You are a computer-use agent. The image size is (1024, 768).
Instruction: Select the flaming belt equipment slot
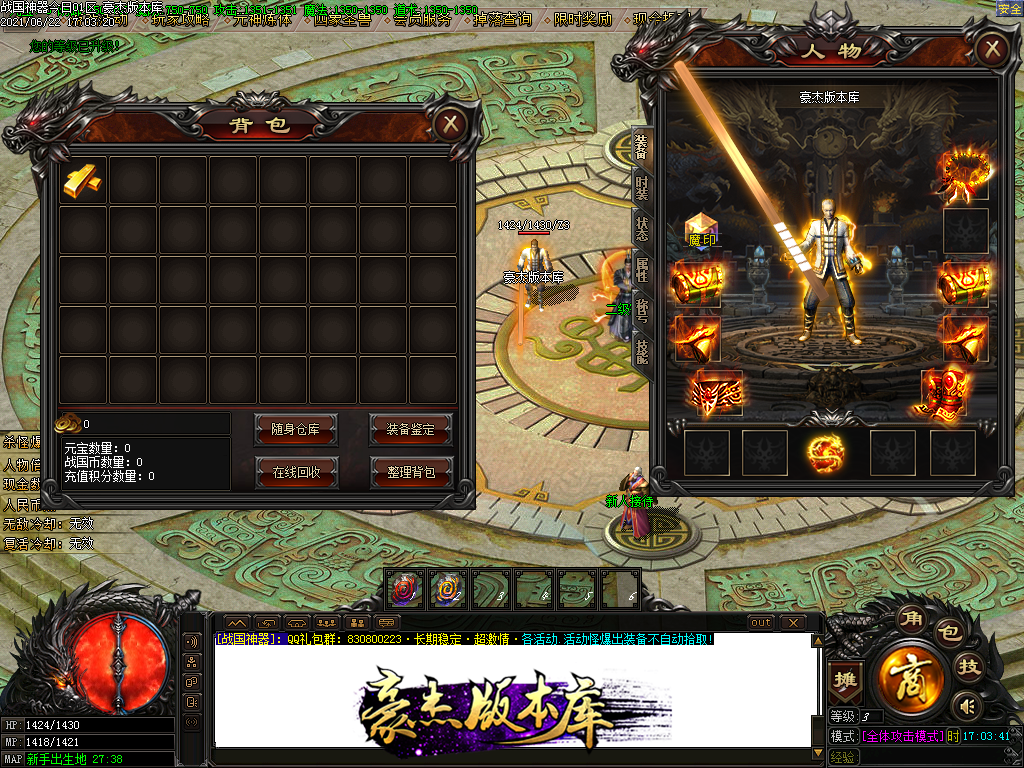[717, 393]
